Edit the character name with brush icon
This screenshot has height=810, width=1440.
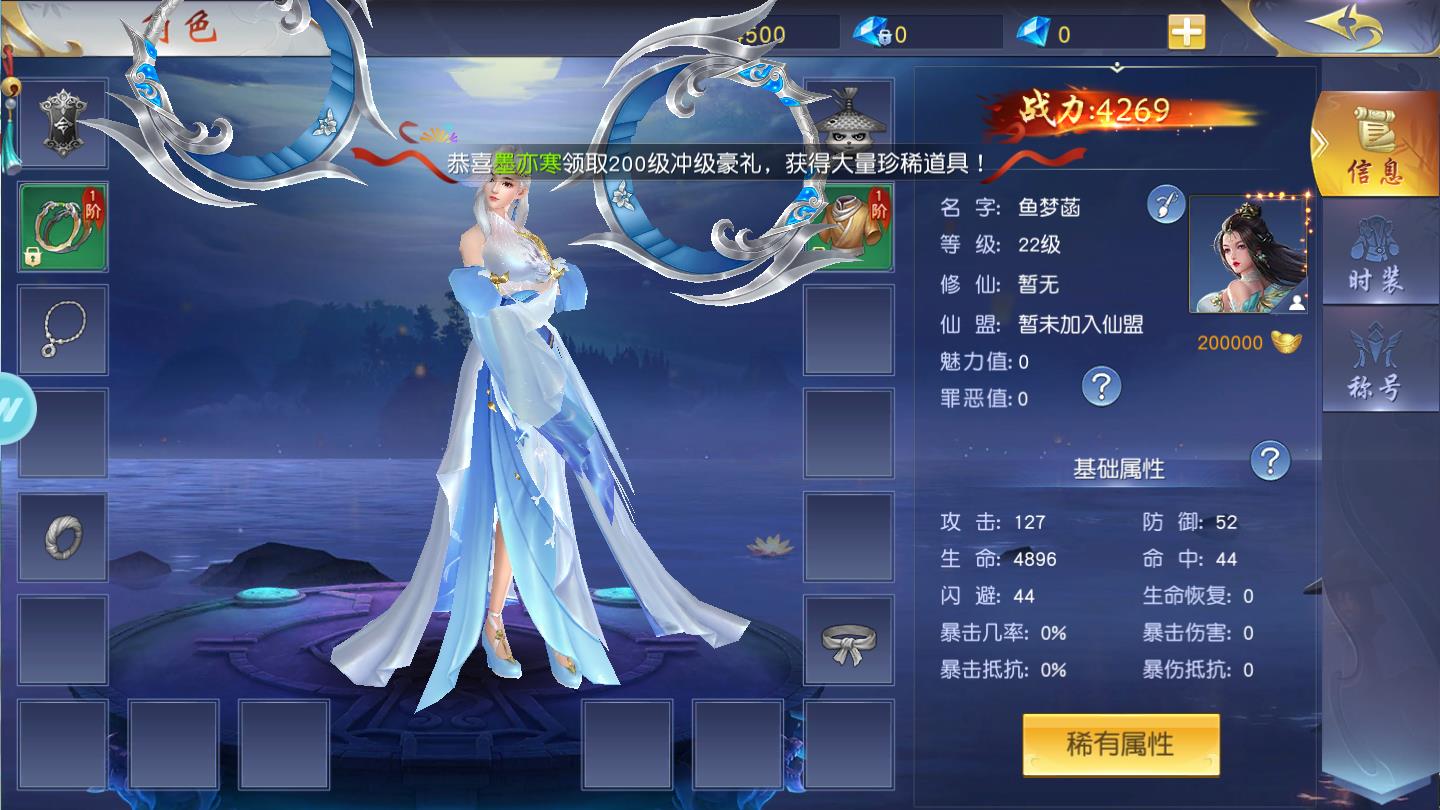[x=1166, y=205]
